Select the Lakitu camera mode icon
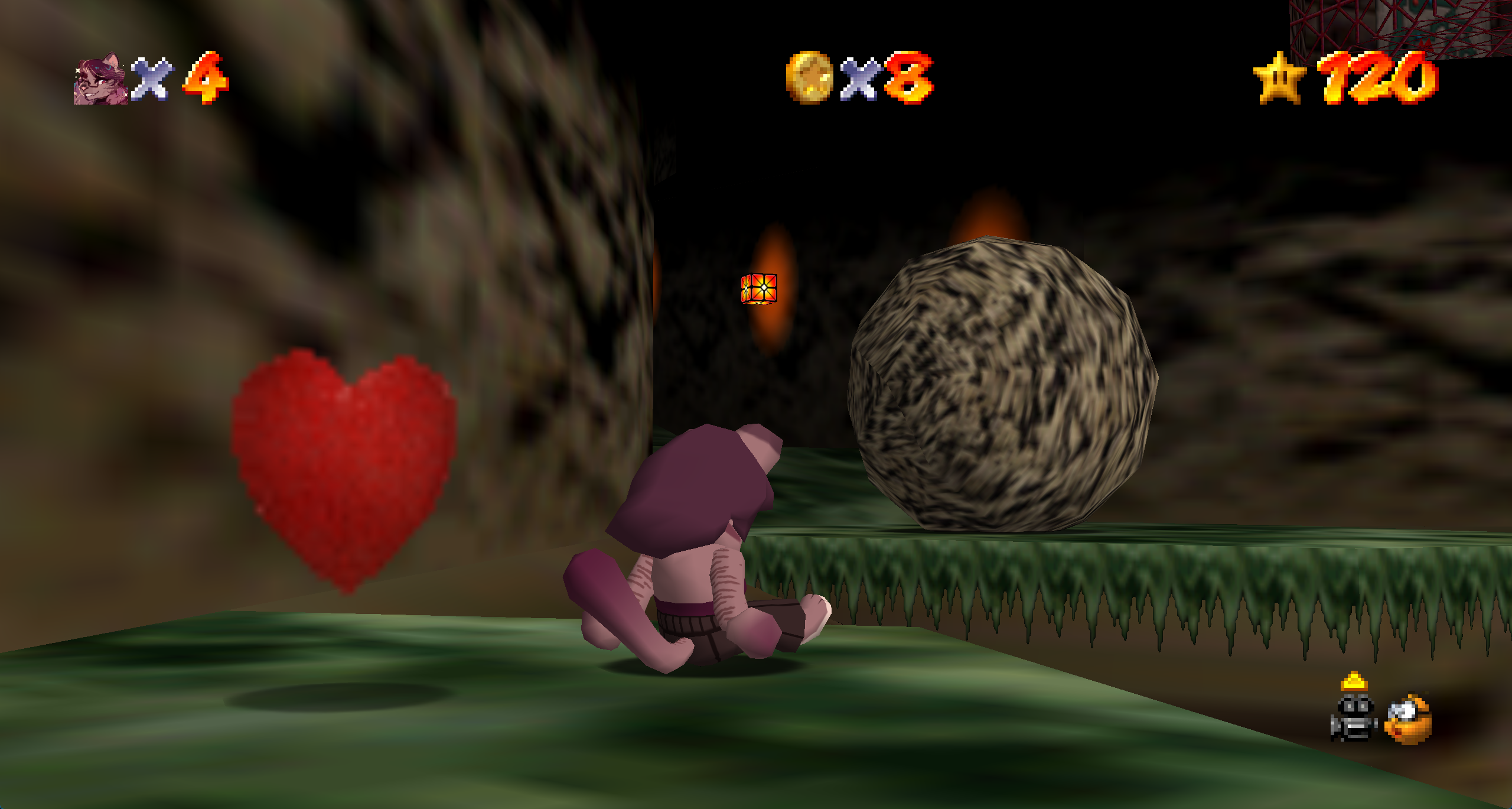Viewport: 1512px width, 809px height. click(1409, 720)
